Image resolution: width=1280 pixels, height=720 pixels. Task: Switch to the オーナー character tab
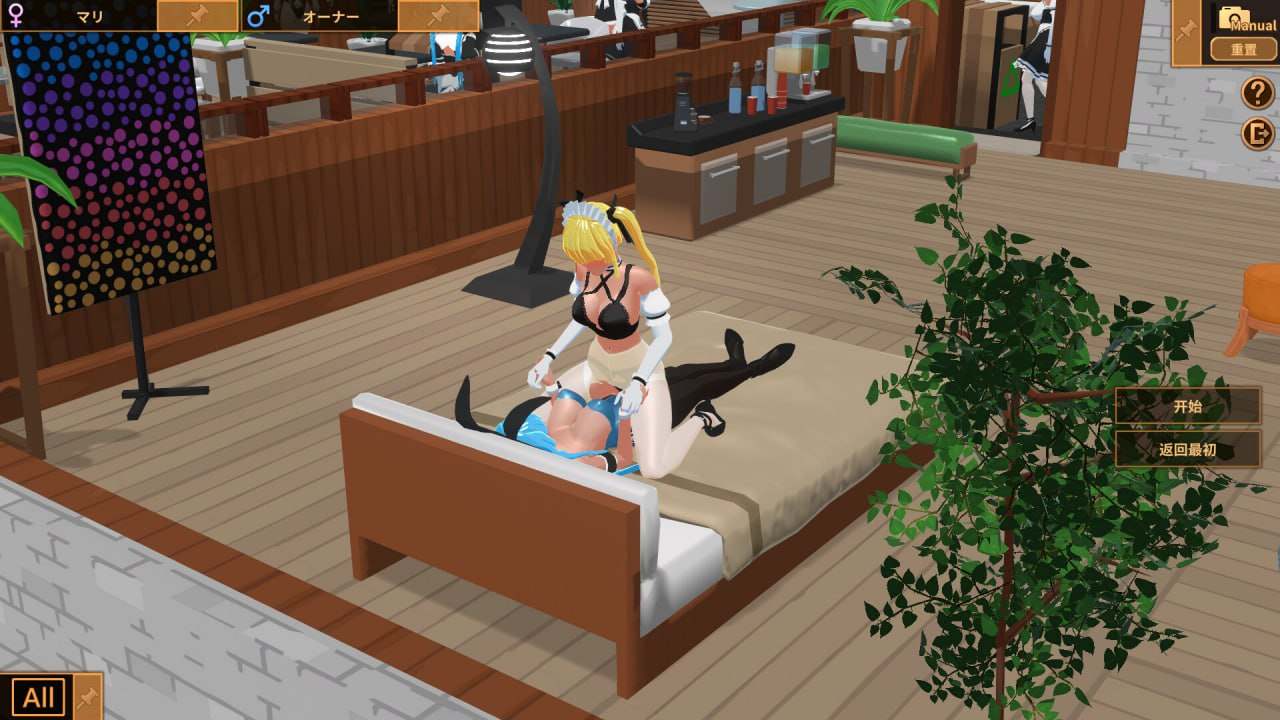click(x=330, y=16)
